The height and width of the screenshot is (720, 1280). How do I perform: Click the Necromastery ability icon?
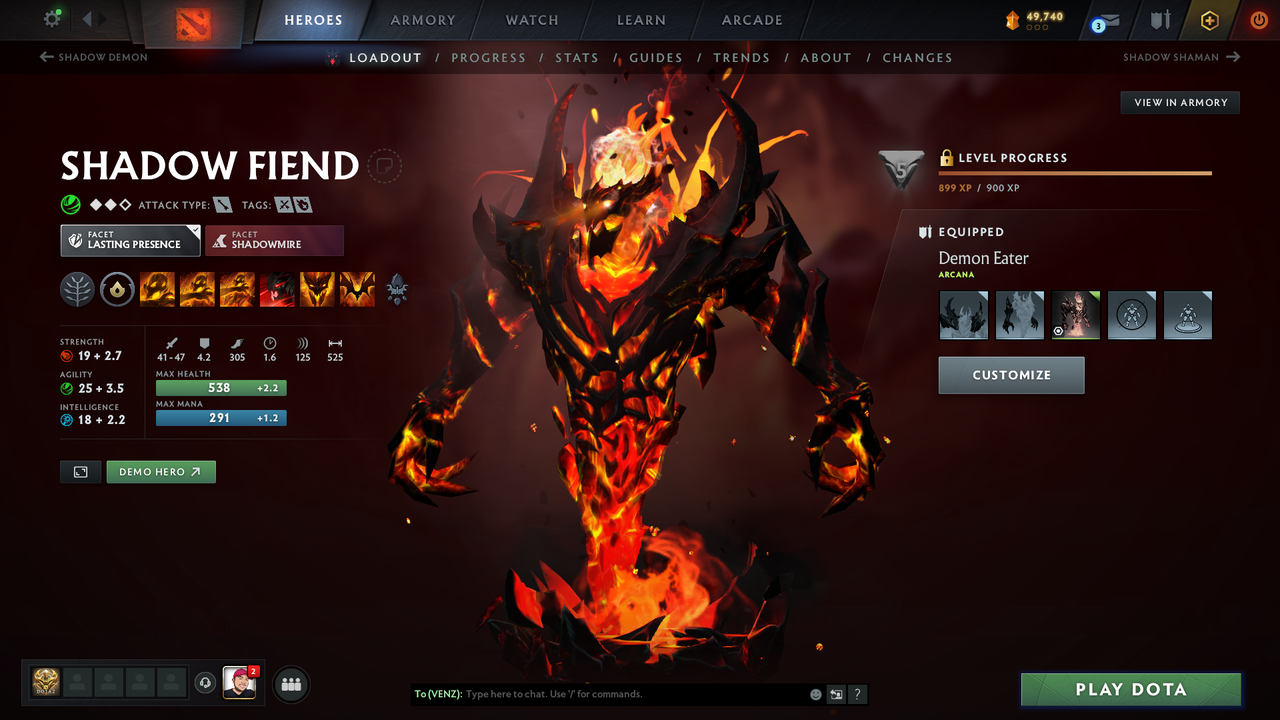point(277,289)
